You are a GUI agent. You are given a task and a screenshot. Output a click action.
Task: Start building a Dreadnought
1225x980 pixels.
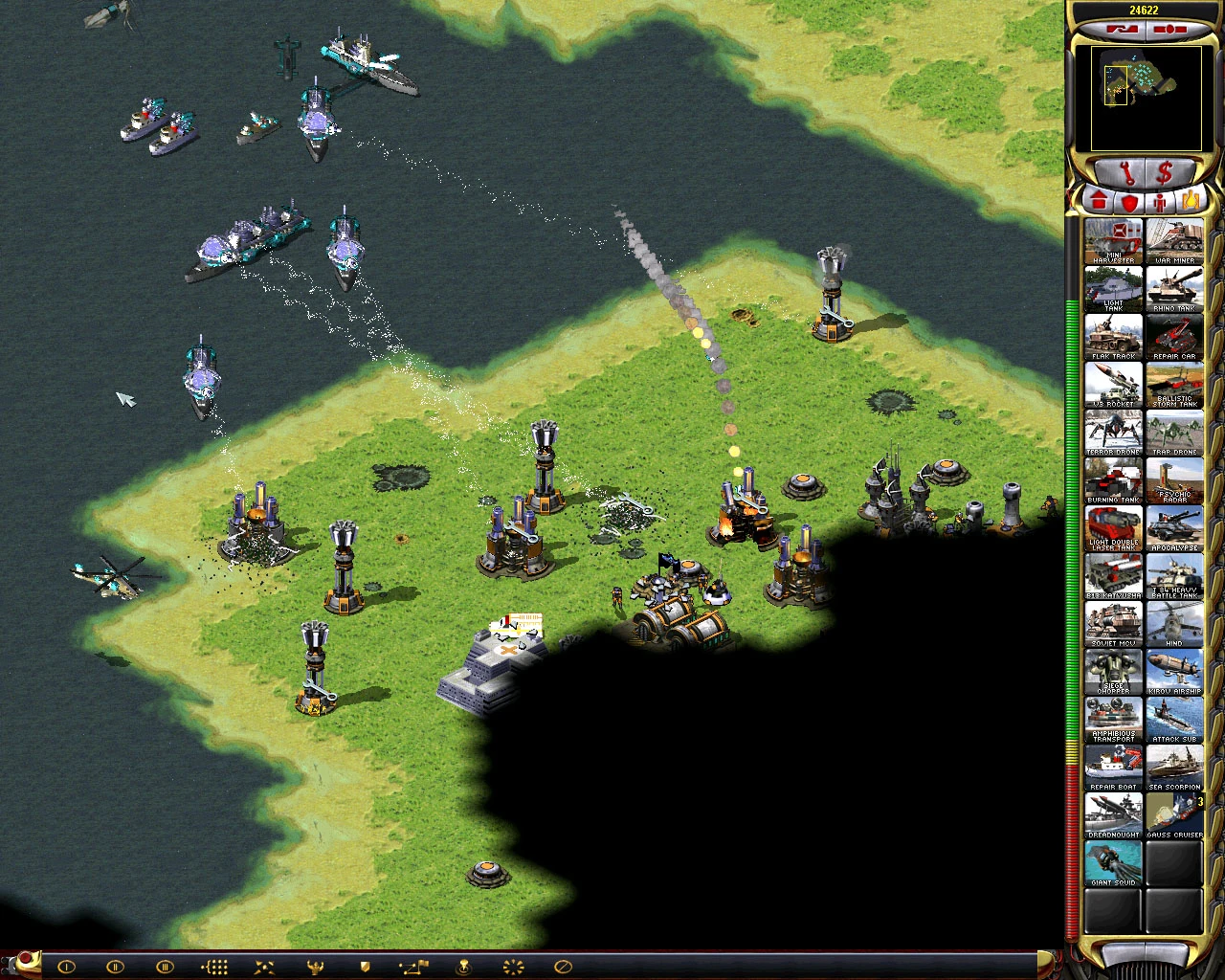tap(1112, 816)
